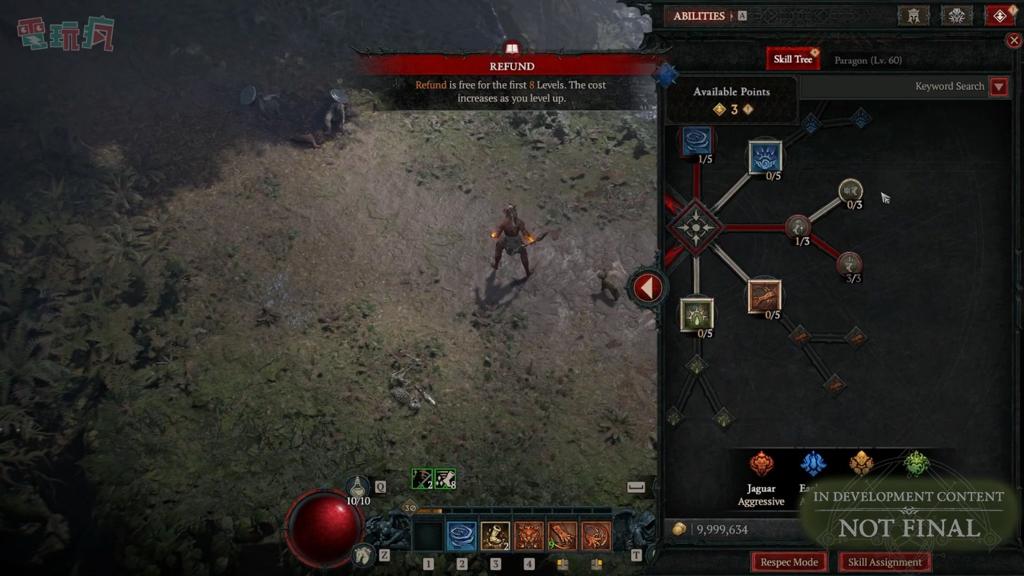Viewport: 1024px width, 576px height.
Task: Select the Jaguar Aggressive spirit icon
Action: 762,463
